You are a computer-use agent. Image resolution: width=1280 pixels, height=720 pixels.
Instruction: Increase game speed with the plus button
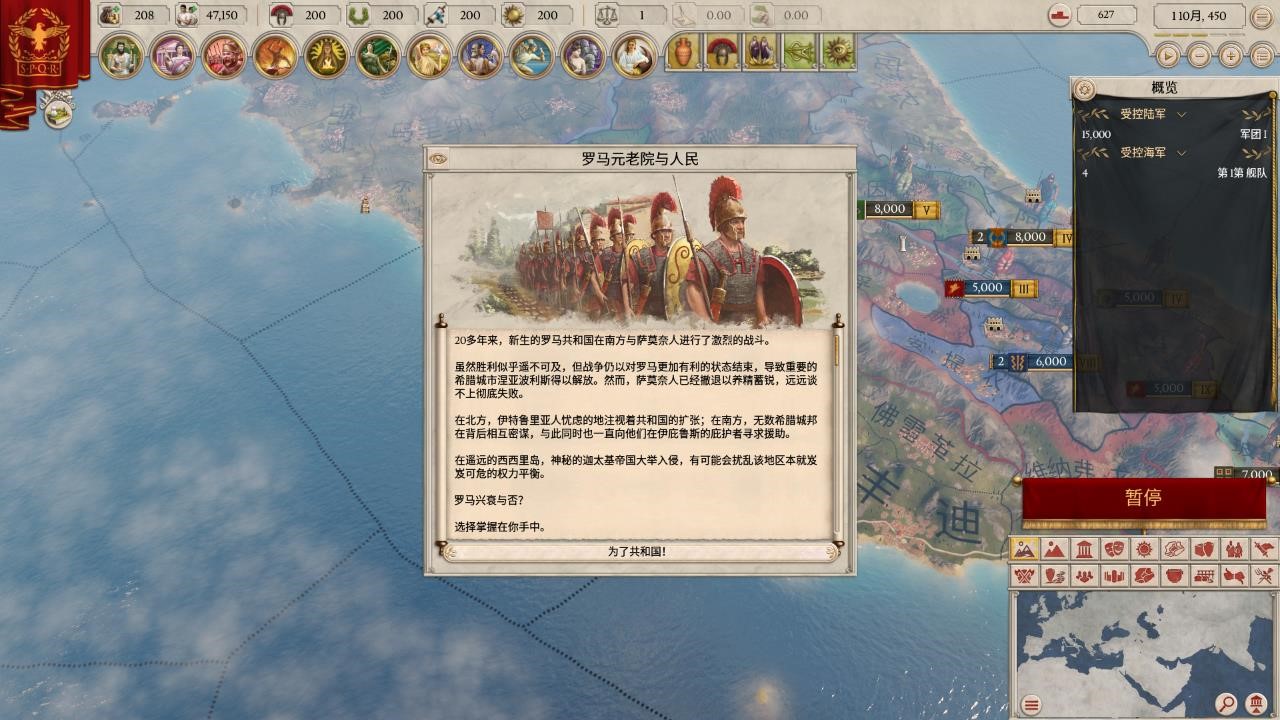click(x=1231, y=56)
